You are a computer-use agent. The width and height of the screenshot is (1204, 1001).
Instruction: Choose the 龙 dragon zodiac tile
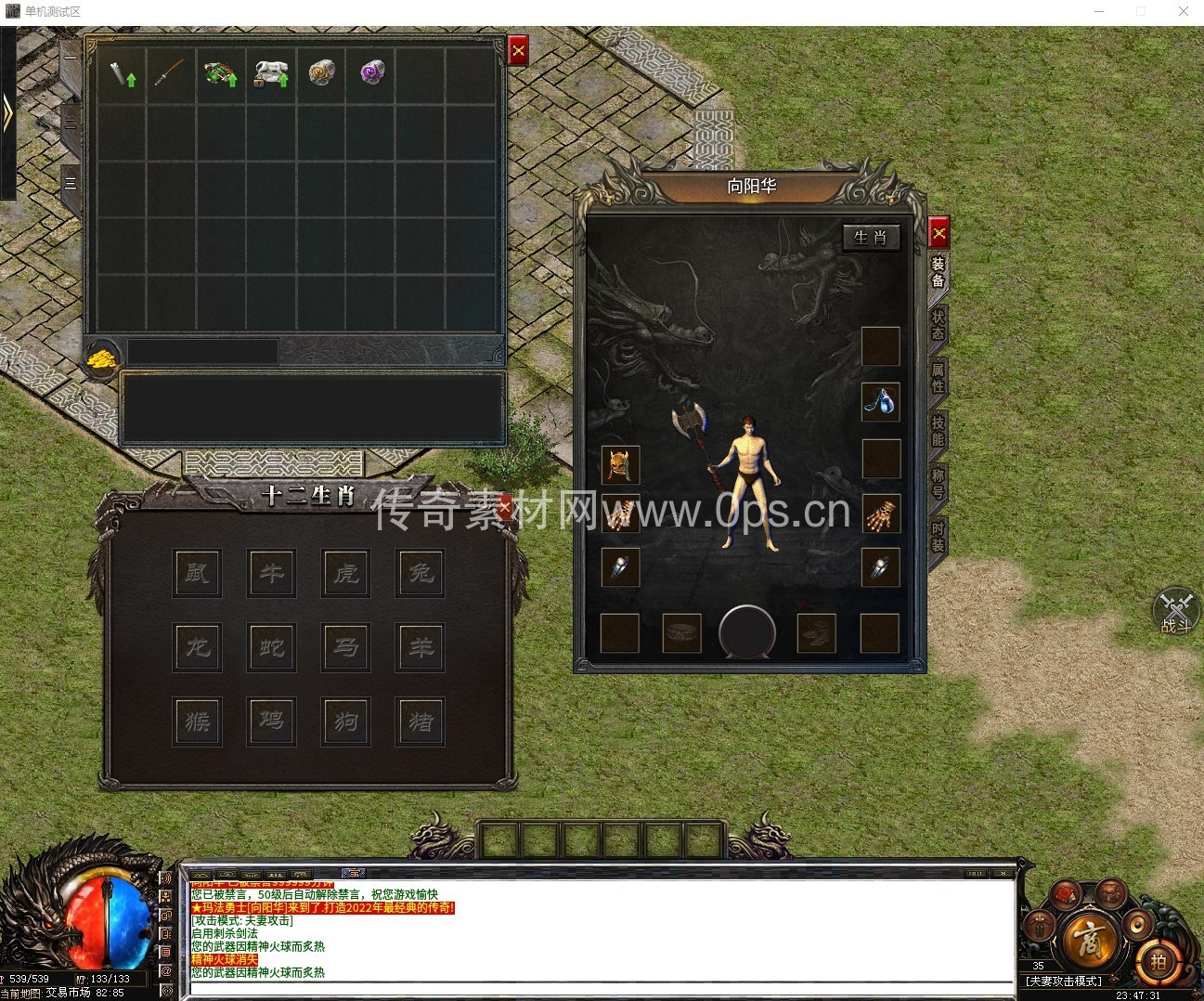tap(198, 646)
